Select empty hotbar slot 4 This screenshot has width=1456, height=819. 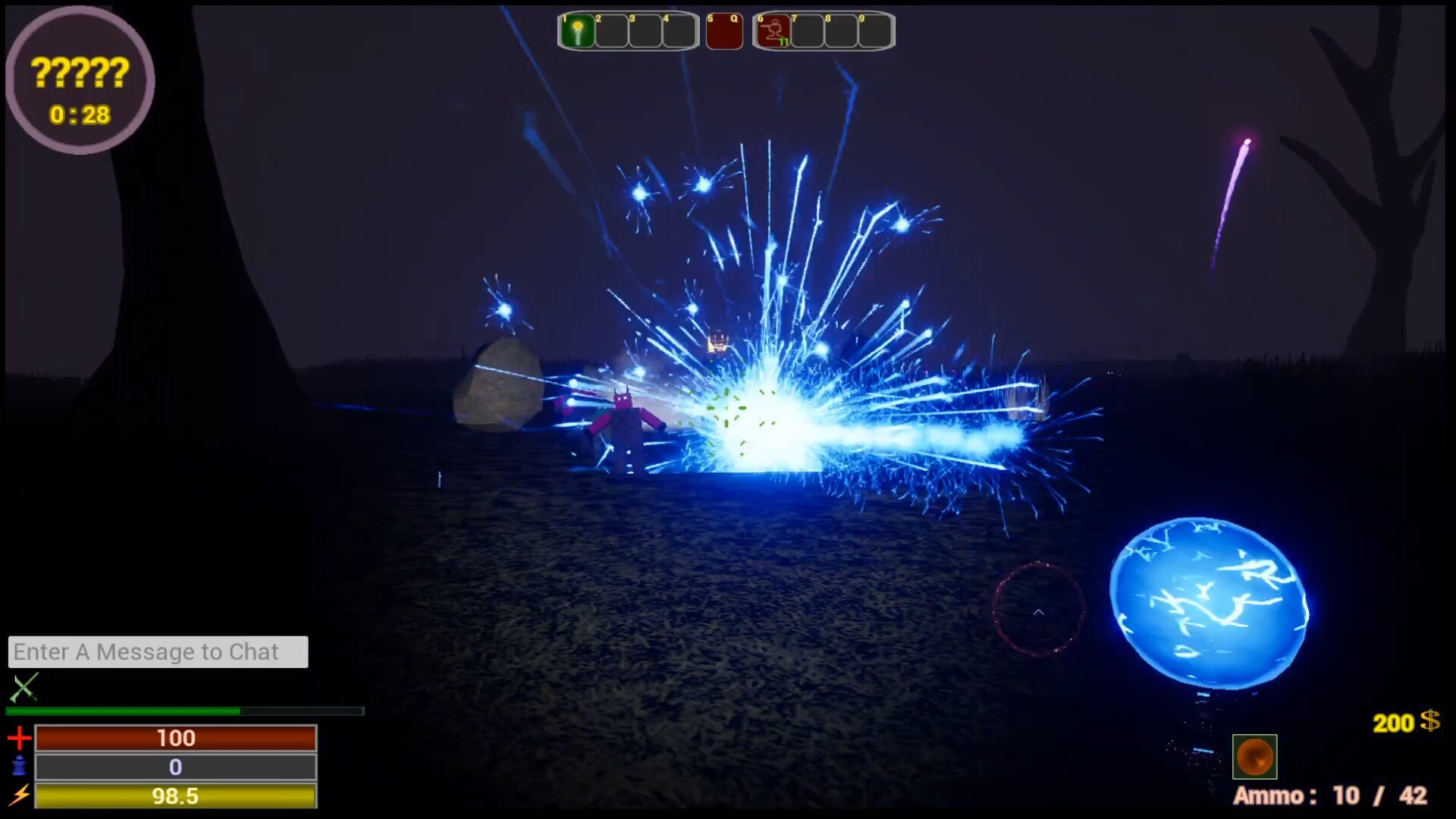679,31
